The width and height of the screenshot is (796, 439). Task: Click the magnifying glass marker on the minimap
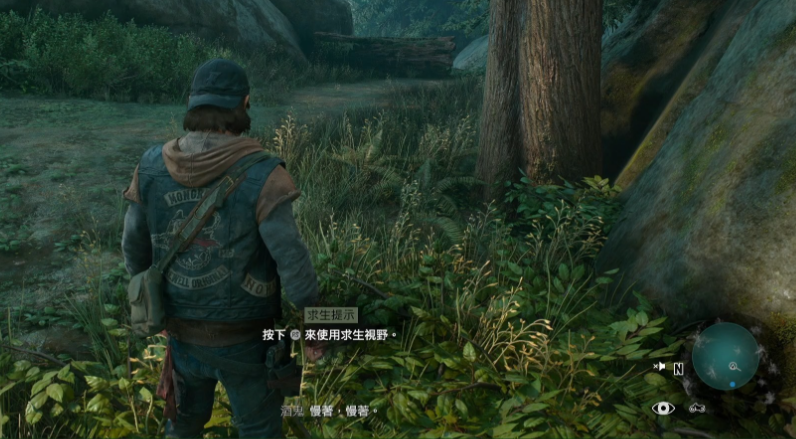click(735, 367)
